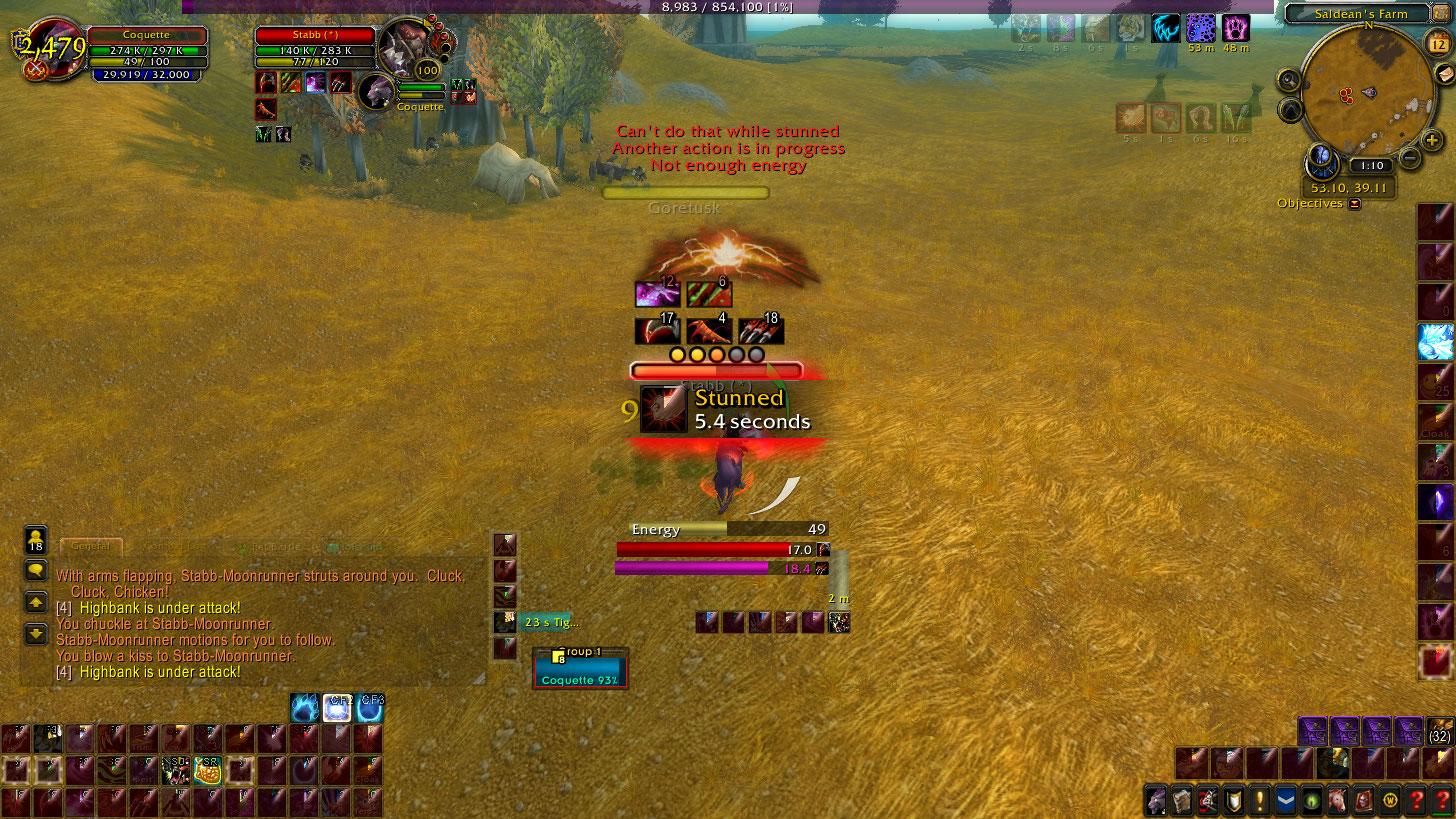The width and height of the screenshot is (1456, 819).
Task: Open the chat speech bubble menu
Action: pyautogui.click(x=36, y=571)
